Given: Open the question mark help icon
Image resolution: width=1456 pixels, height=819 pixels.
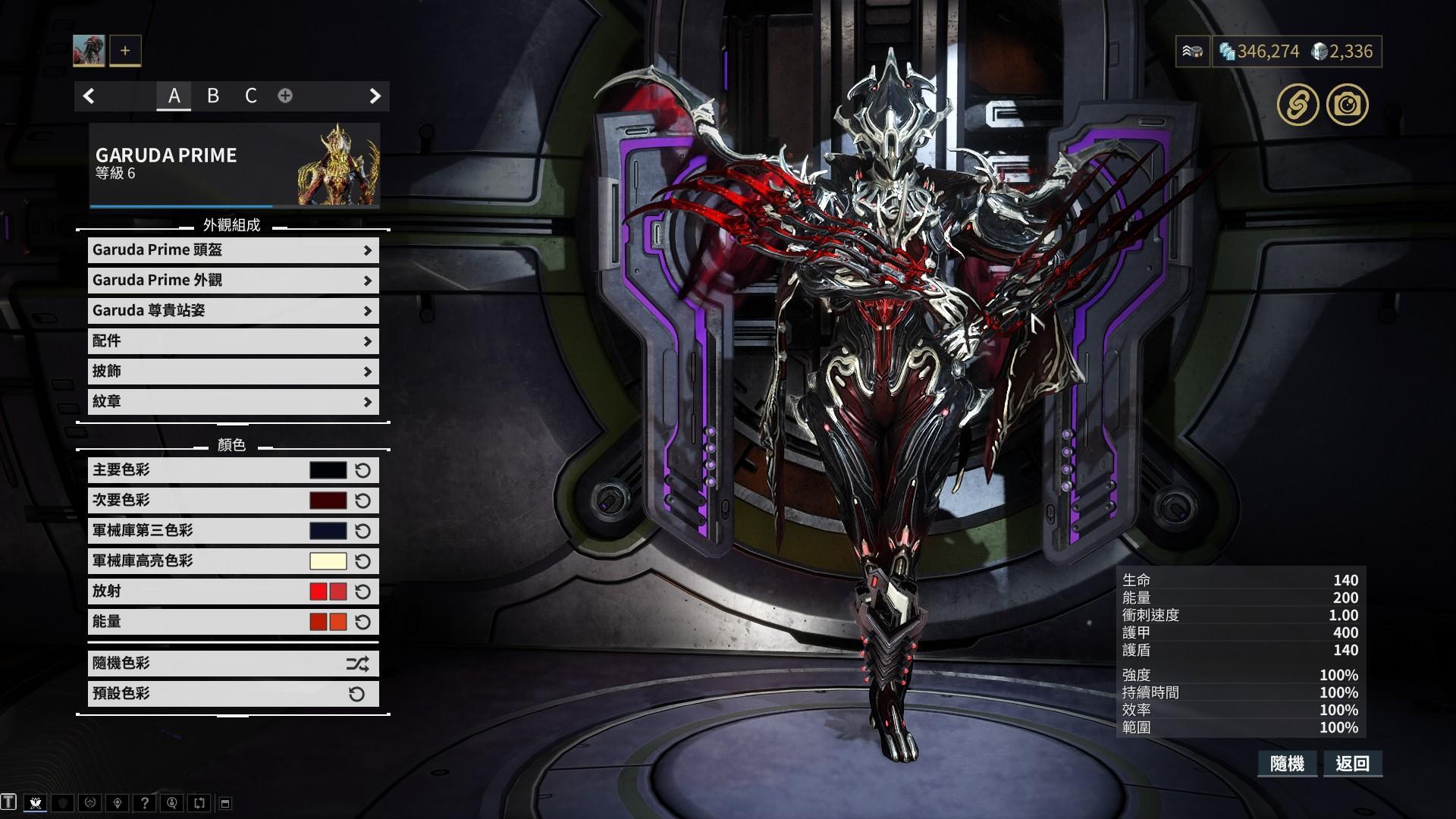Looking at the screenshot, I should 146,802.
